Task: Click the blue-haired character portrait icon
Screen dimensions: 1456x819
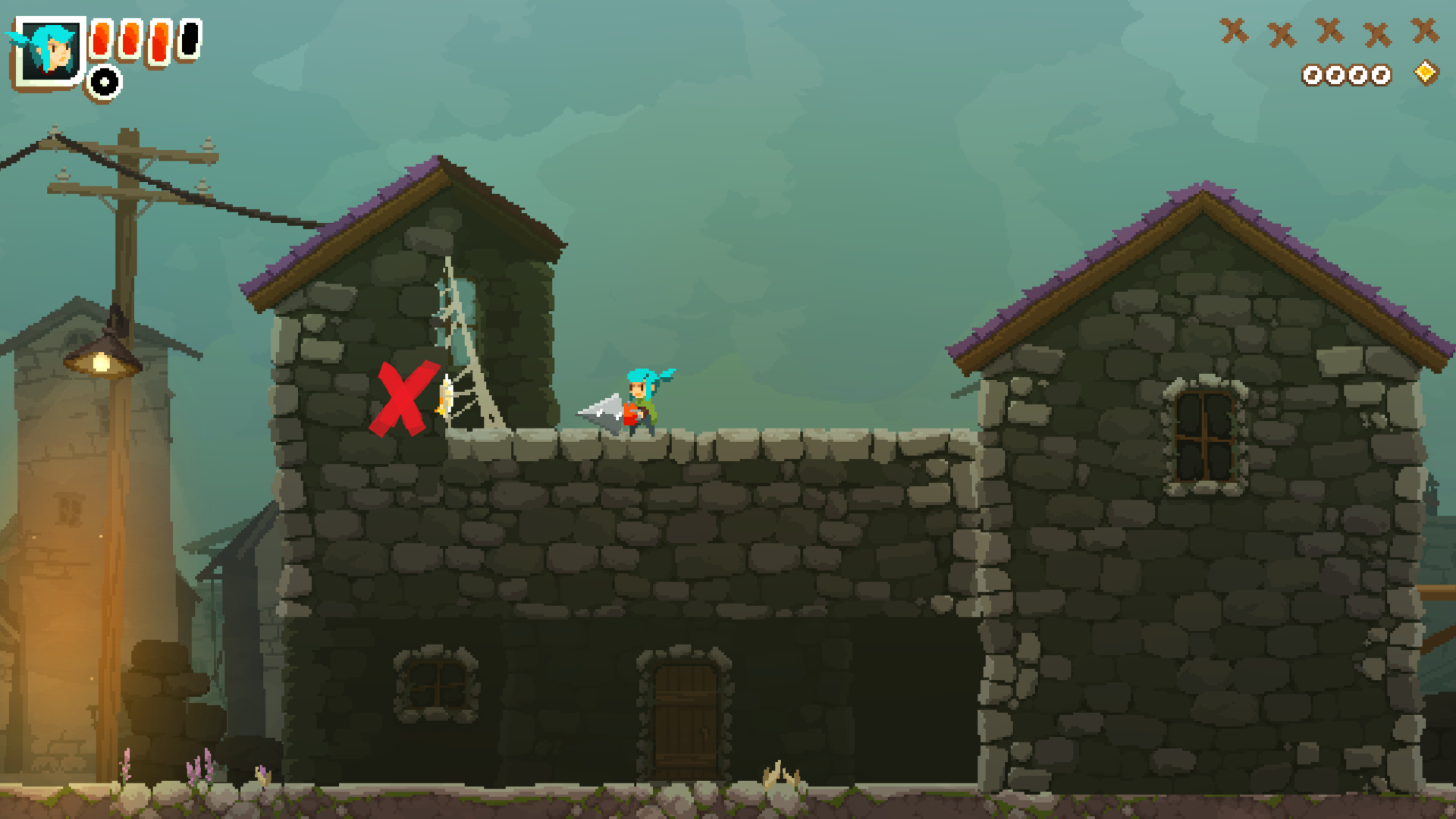Action: point(50,51)
